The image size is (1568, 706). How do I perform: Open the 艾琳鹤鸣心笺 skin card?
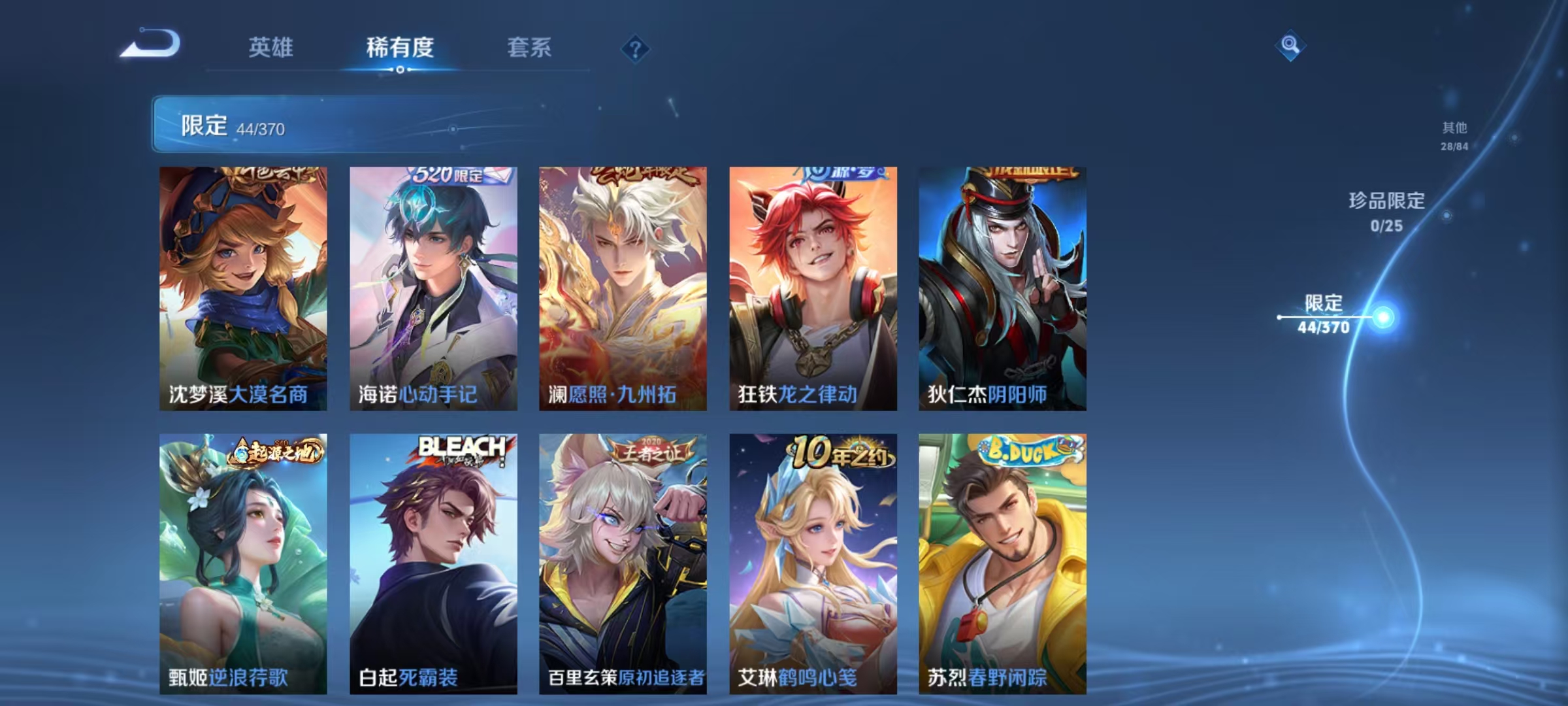click(810, 556)
